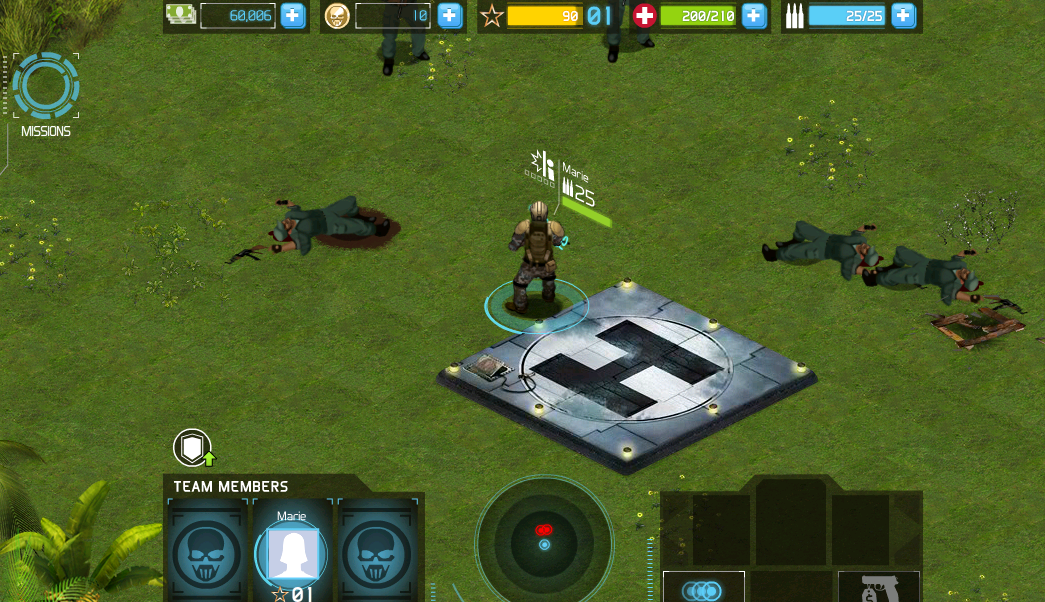Click the shield upgrade icon

coord(192,447)
